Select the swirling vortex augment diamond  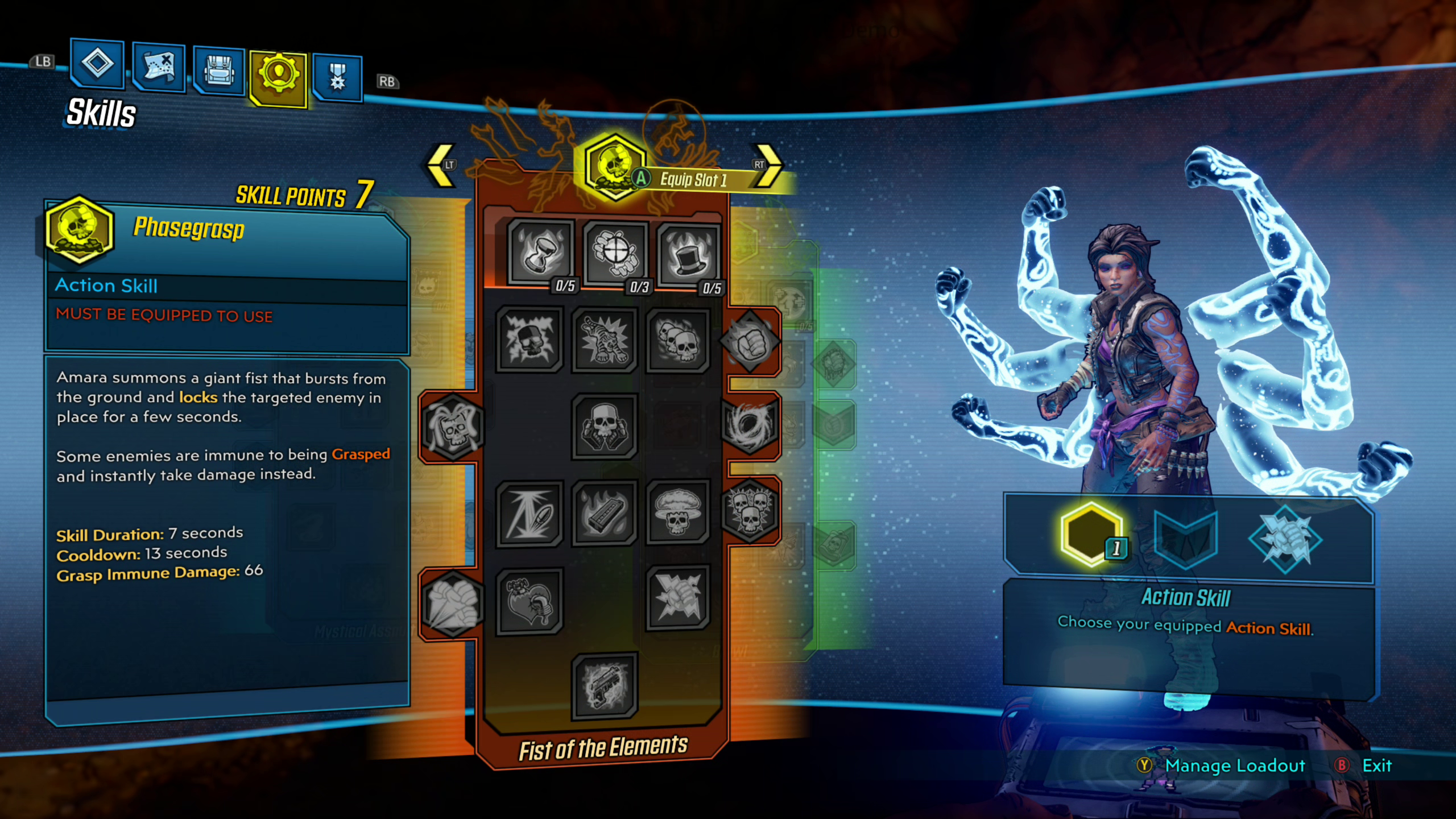750,425
